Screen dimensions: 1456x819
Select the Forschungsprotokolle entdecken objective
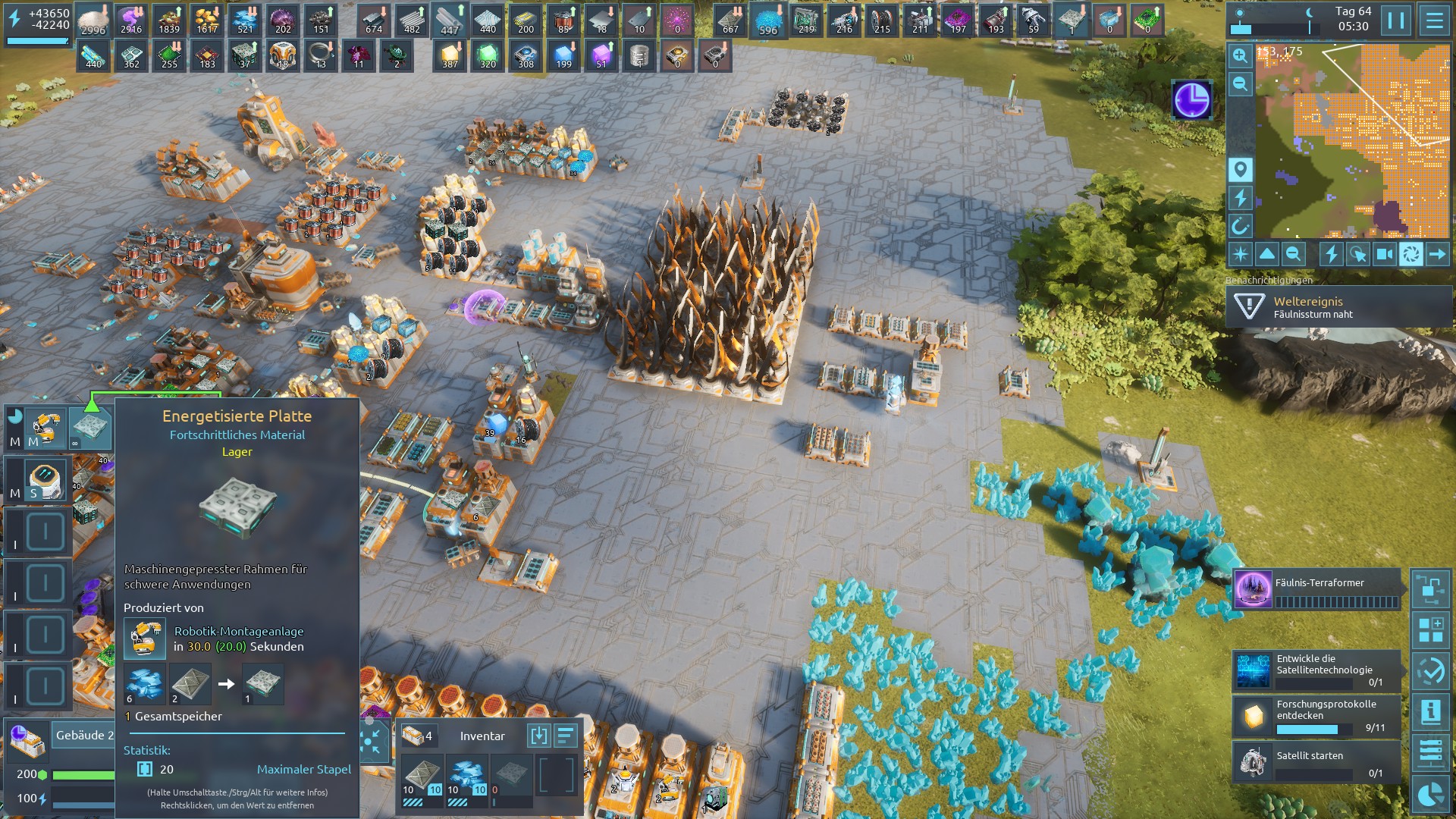click(1316, 715)
